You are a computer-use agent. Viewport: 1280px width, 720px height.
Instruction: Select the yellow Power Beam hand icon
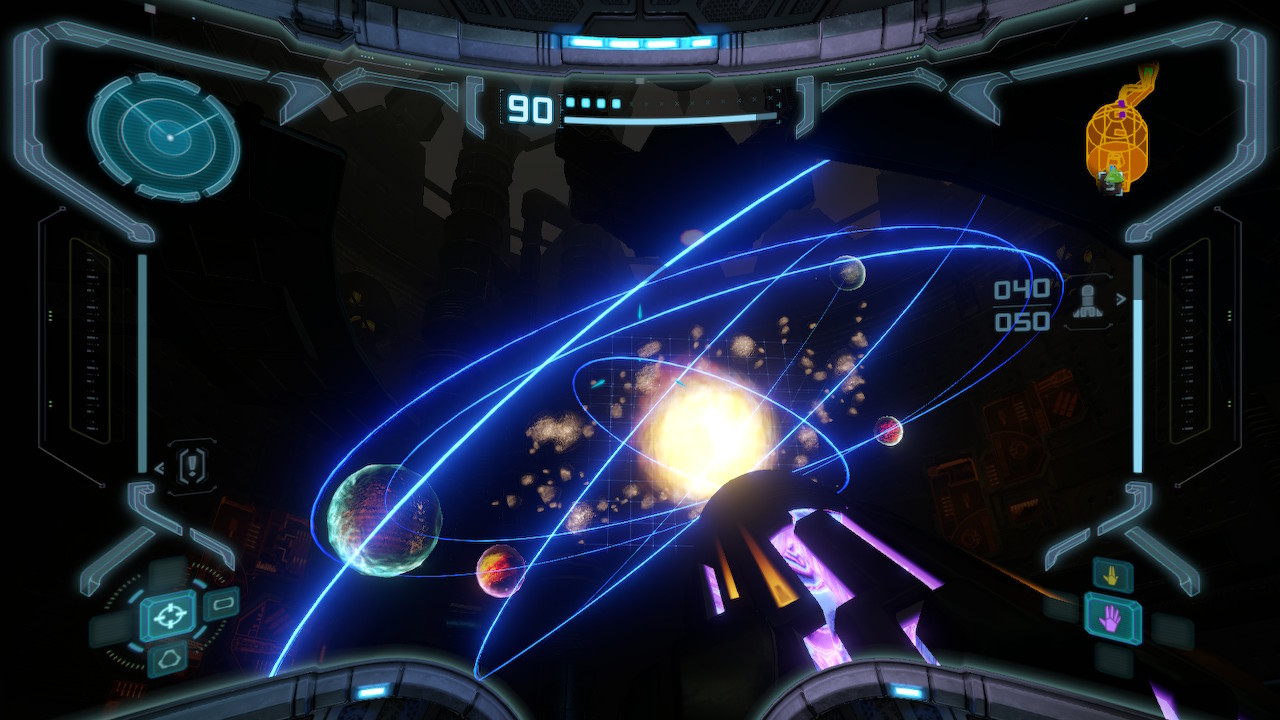[1111, 574]
